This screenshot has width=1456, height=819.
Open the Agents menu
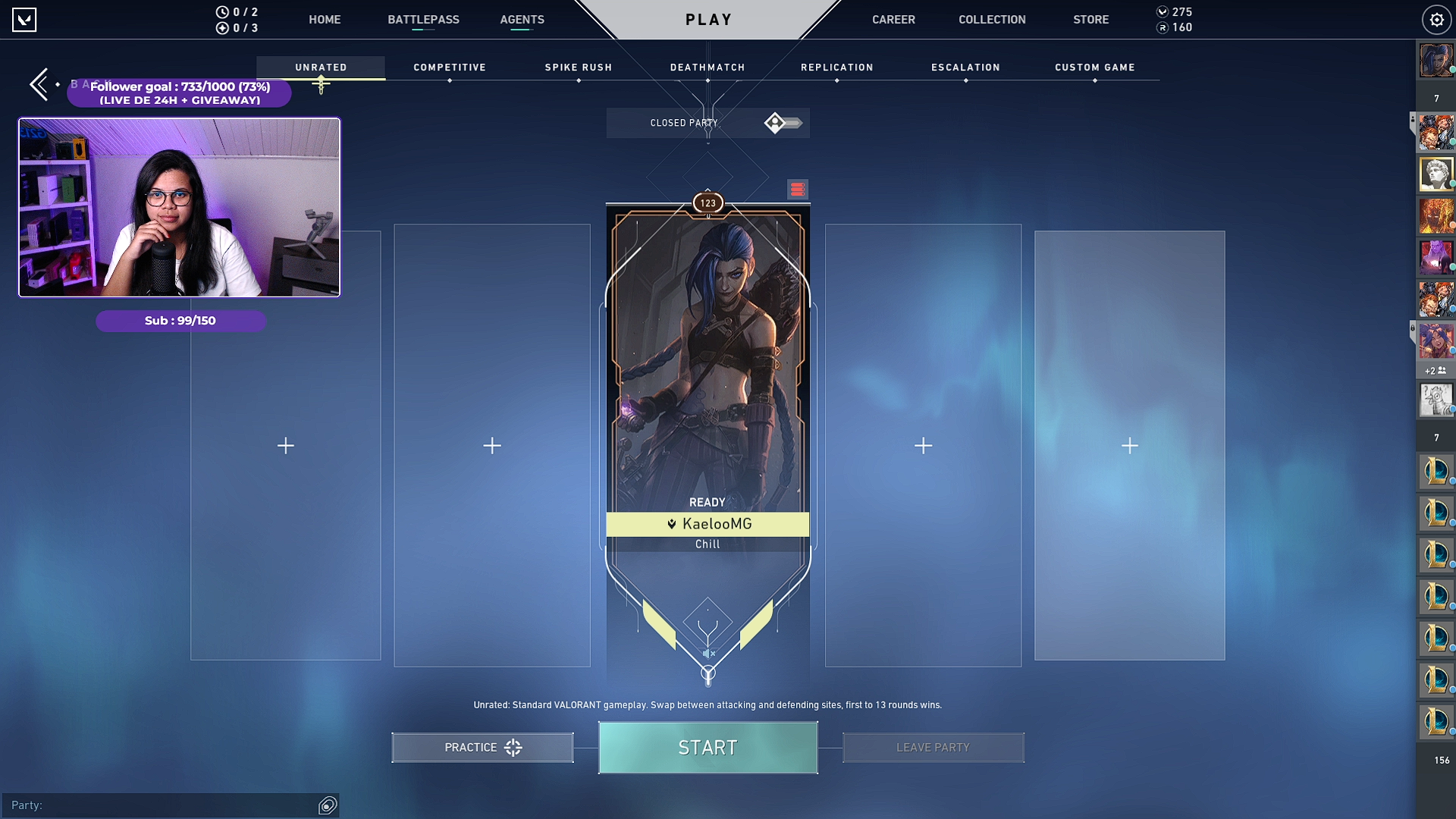[x=522, y=20]
